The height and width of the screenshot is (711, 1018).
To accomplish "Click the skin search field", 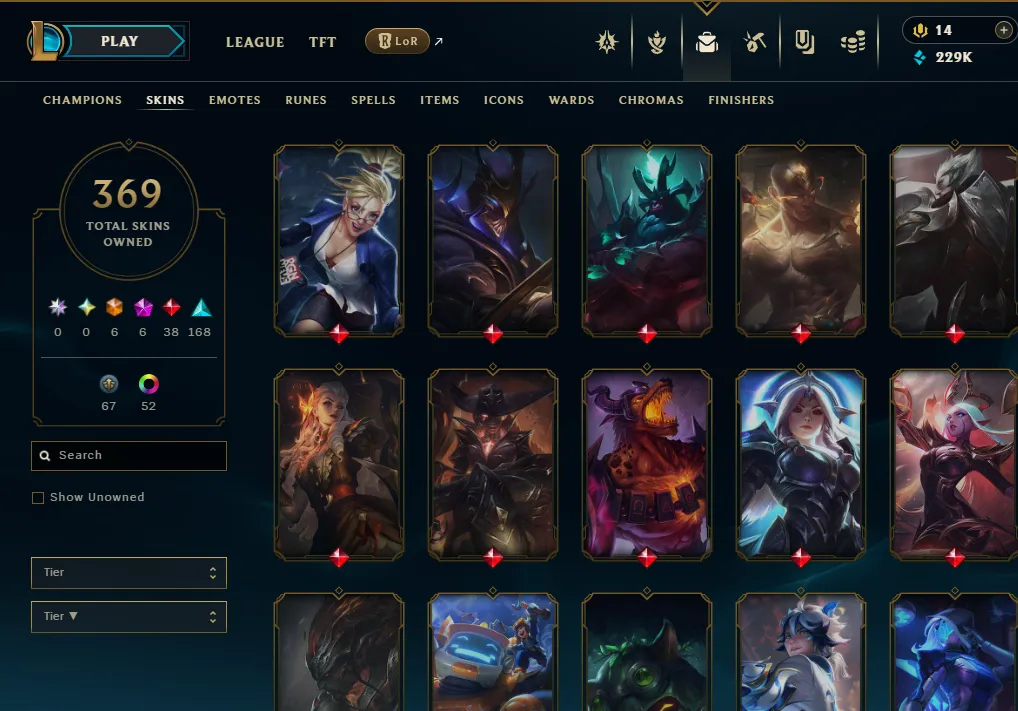I will pos(129,456).
